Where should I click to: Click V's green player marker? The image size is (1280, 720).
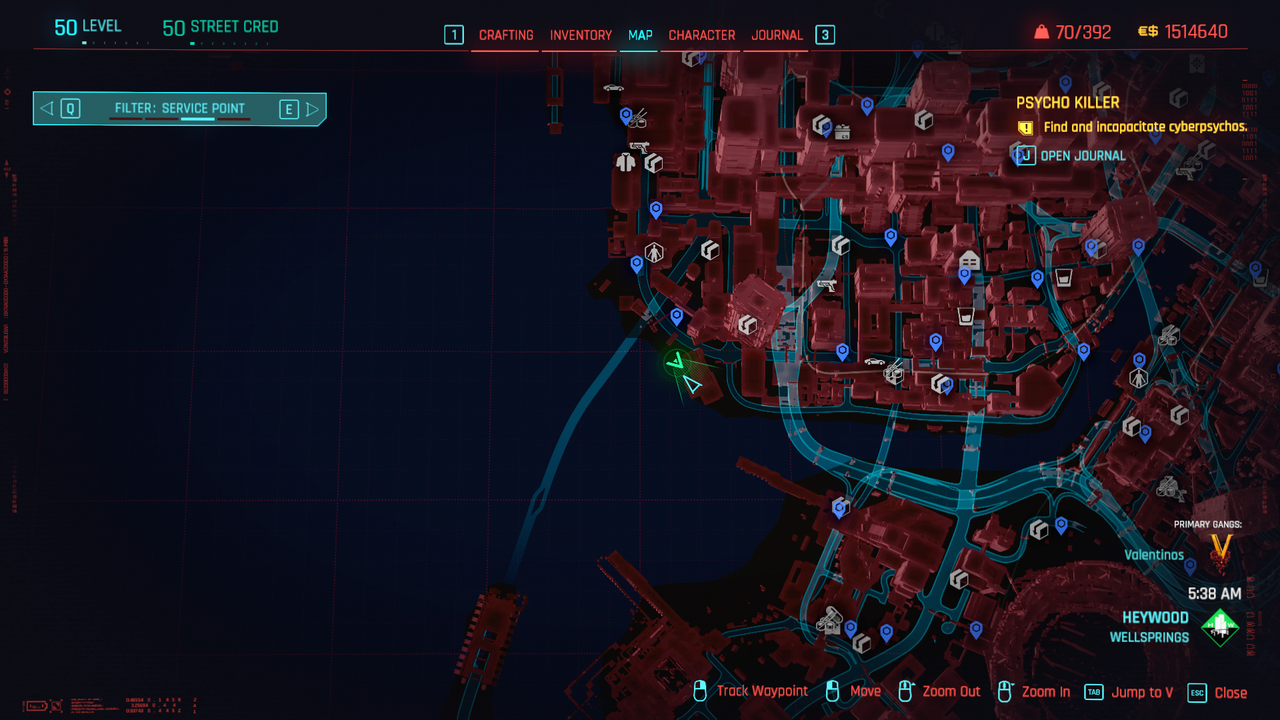679,363
